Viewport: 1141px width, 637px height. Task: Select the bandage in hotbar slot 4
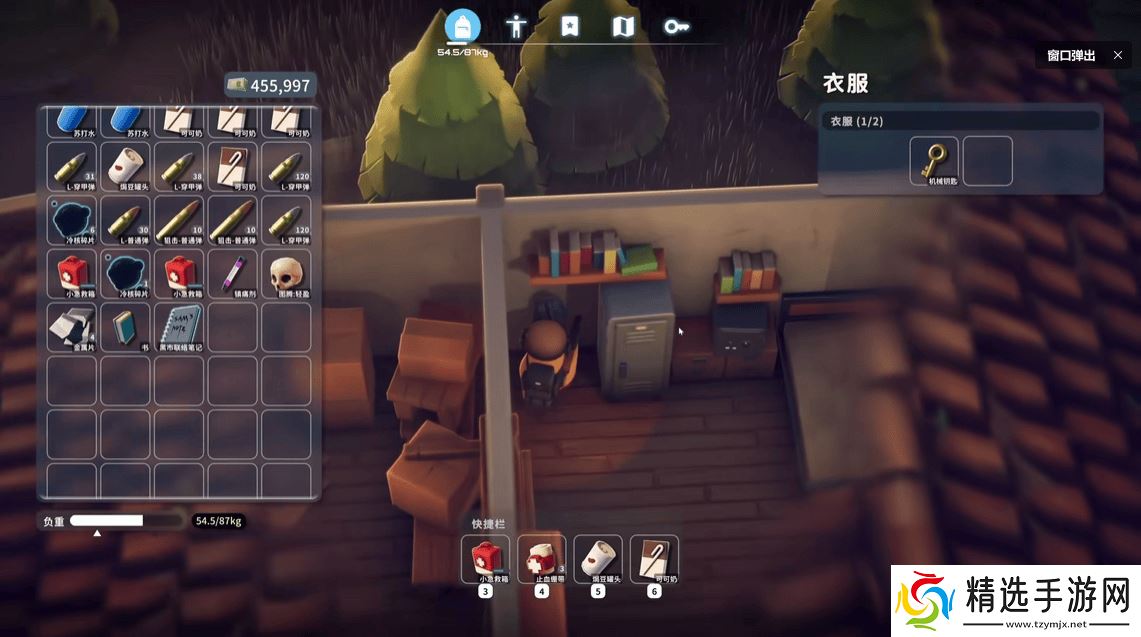(x=541, y=559)
